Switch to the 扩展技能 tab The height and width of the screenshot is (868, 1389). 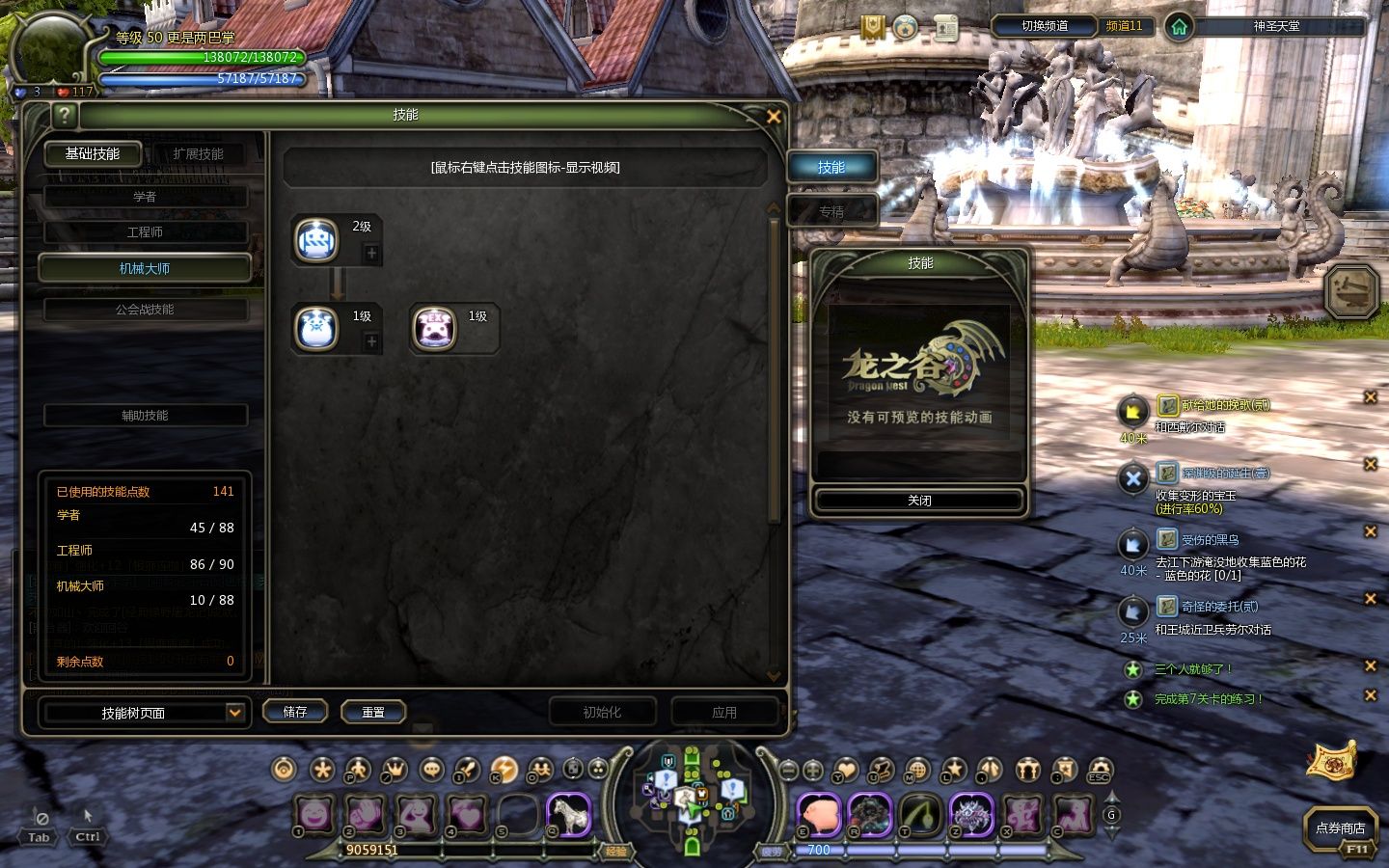[x=198, y=154]
